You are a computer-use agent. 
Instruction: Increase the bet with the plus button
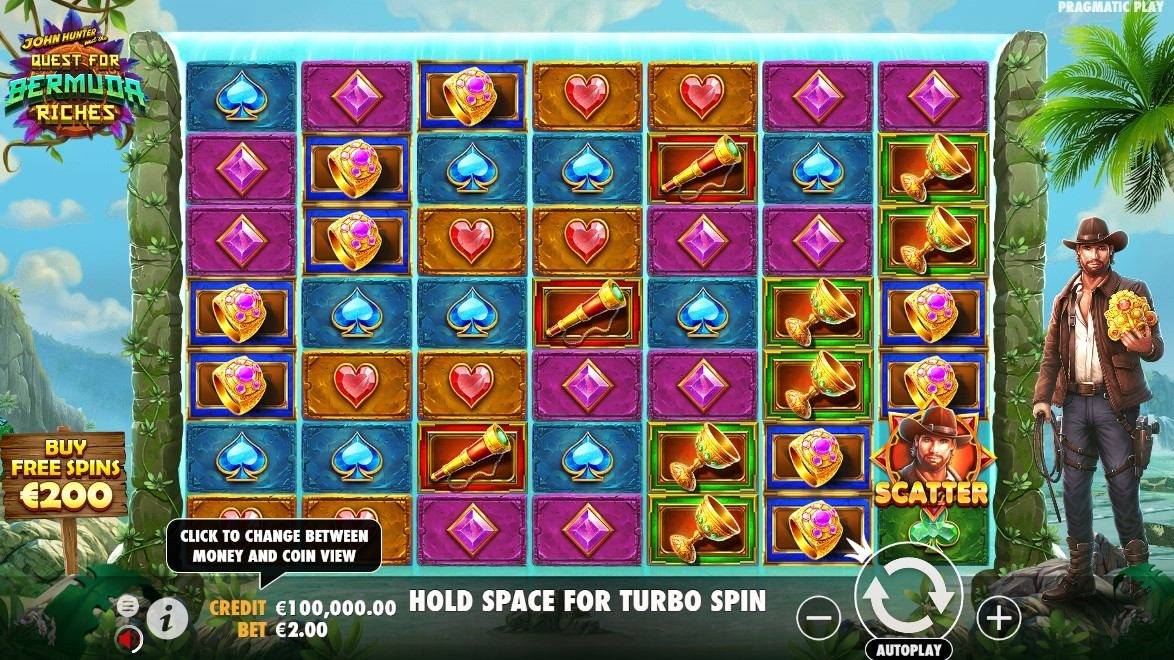click(998, 618)
